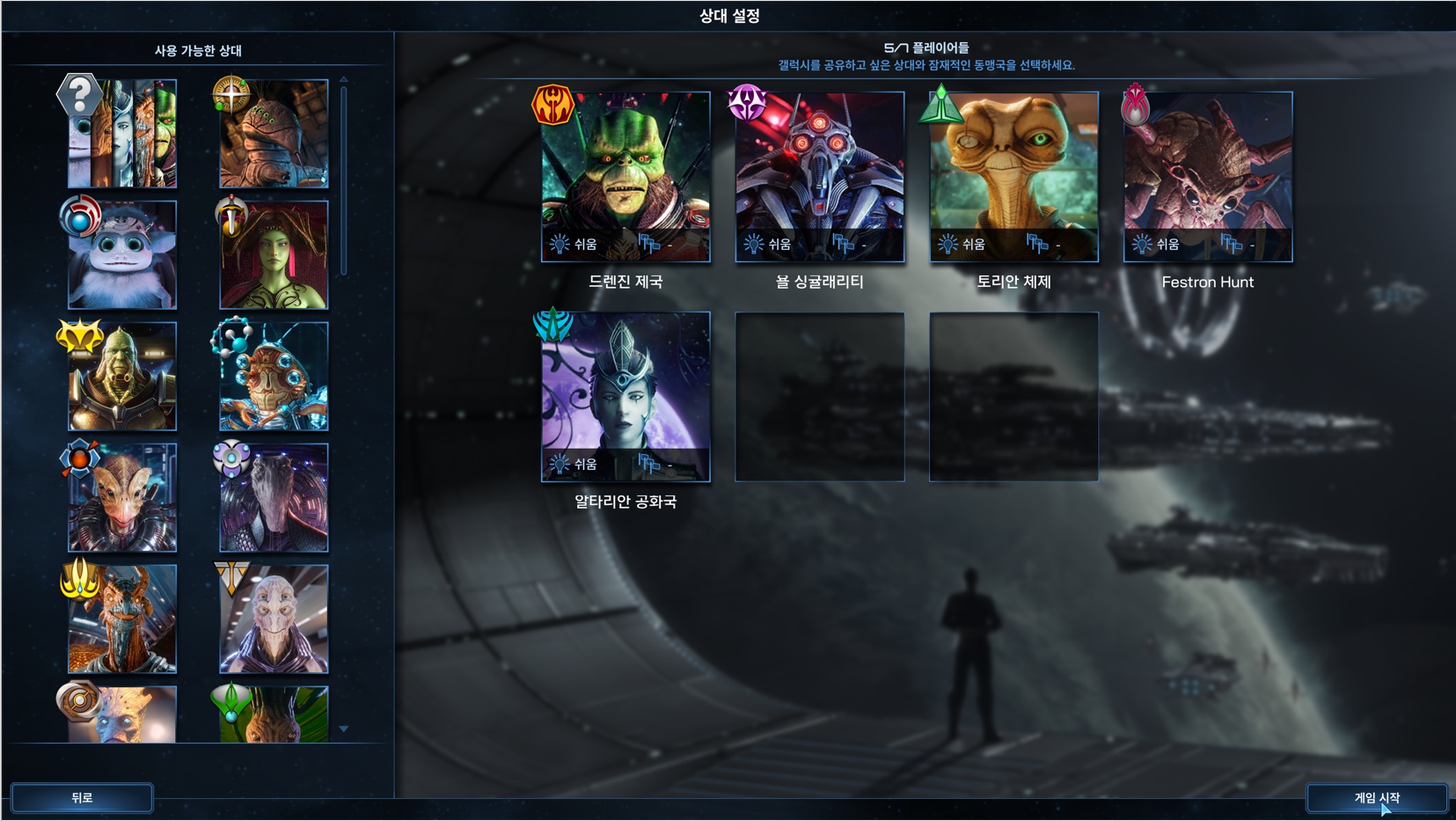Image resolution: width=1456 pixels, height=821 pixels.
Task: Add the gold-armored alien with crown emblem
Action: [122, 377]
